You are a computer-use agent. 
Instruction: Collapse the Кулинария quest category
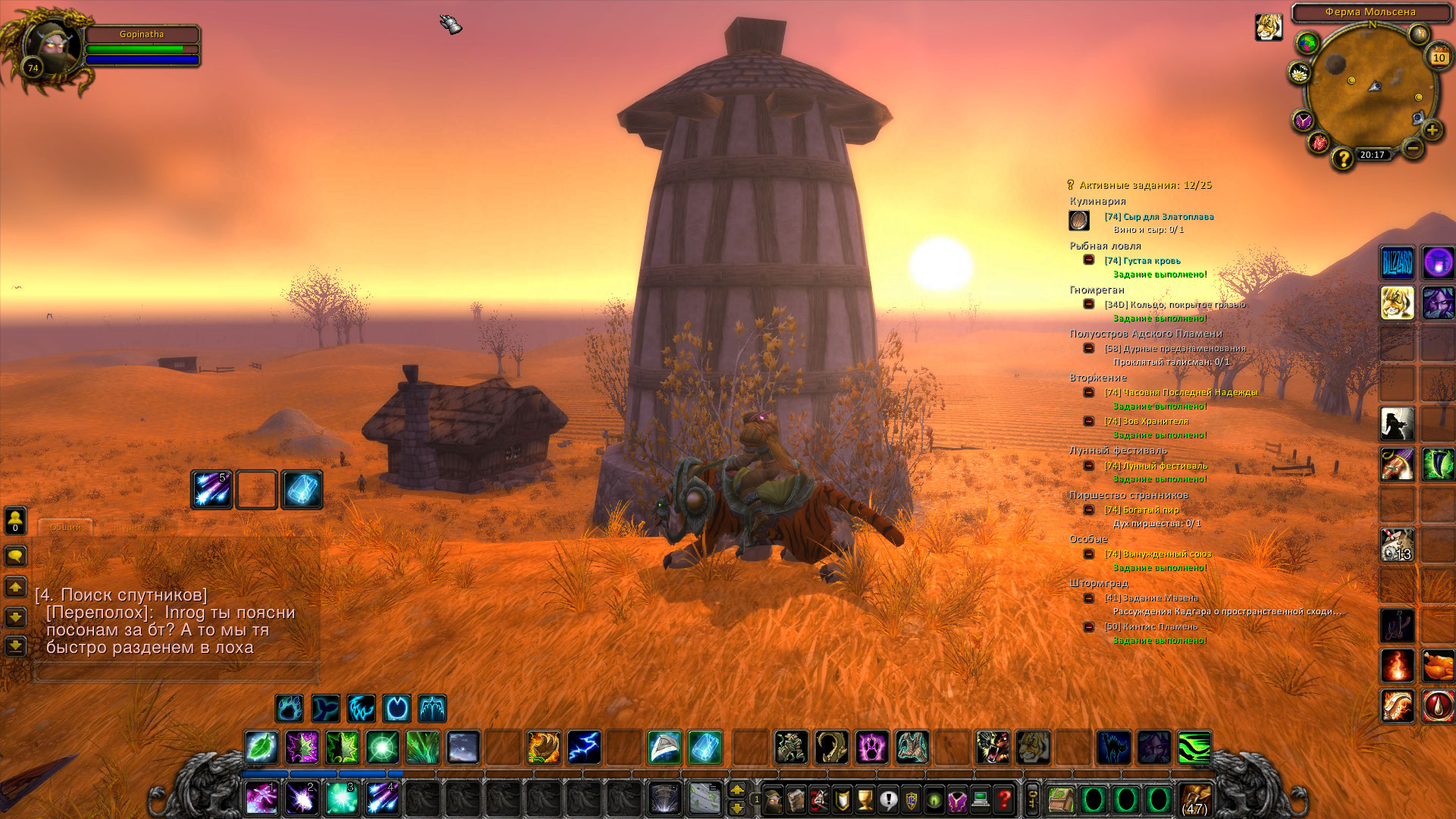pyautogui.click(x=1097, y=200)
